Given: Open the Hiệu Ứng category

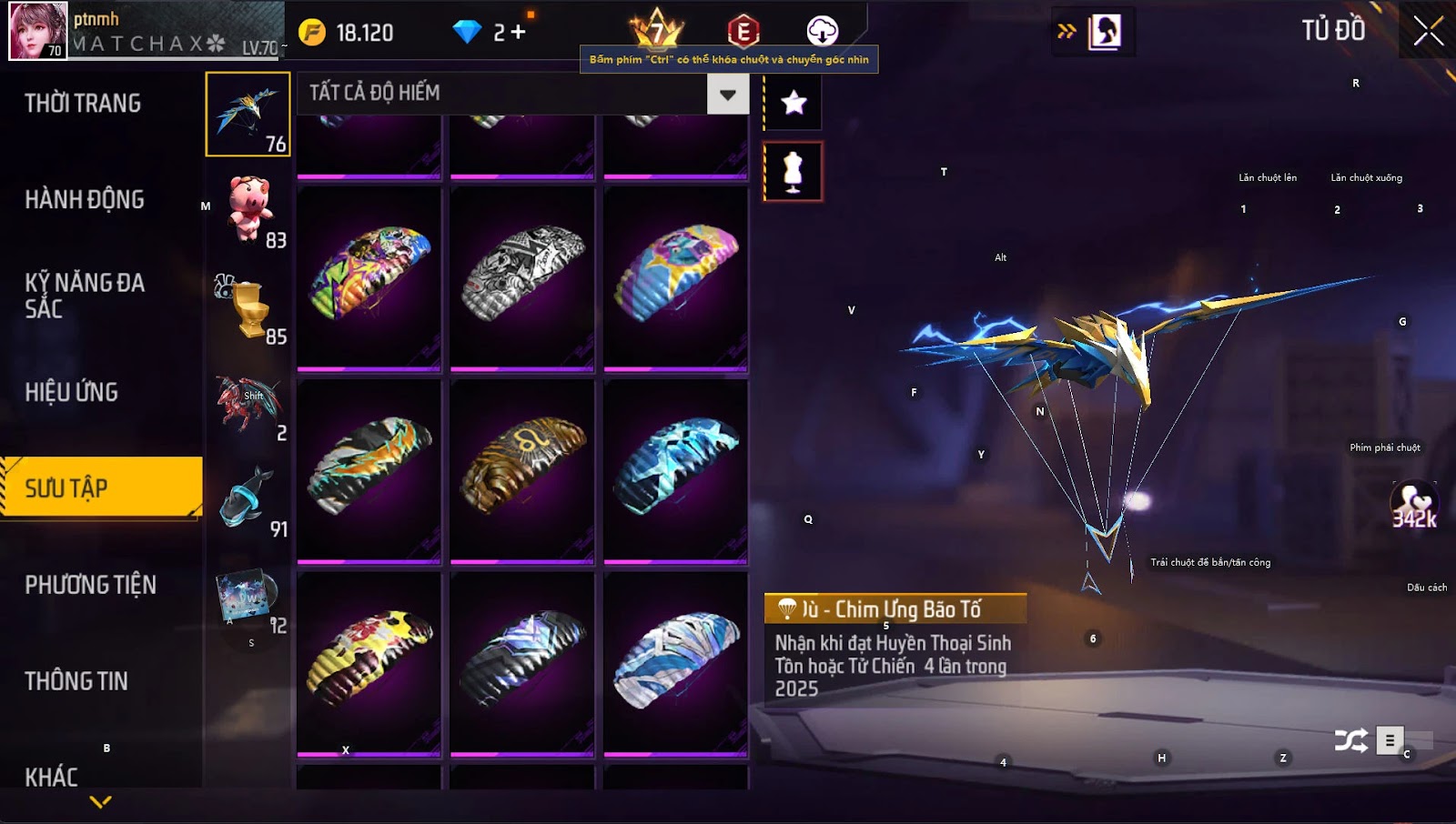Looking at the screenshot, I should coord(72,393).
